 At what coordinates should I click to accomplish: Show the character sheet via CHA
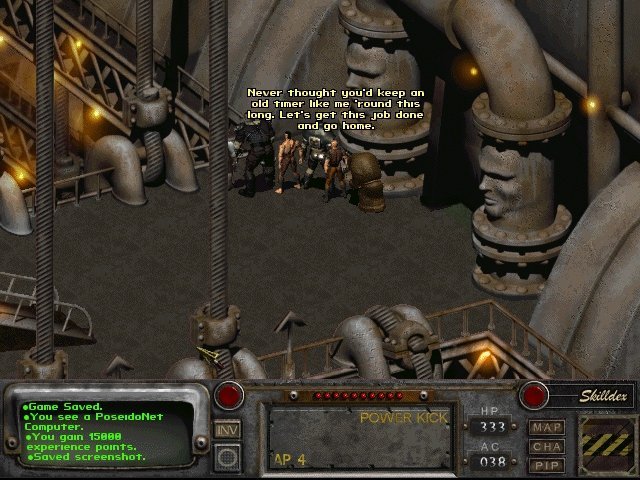[546, 446]
